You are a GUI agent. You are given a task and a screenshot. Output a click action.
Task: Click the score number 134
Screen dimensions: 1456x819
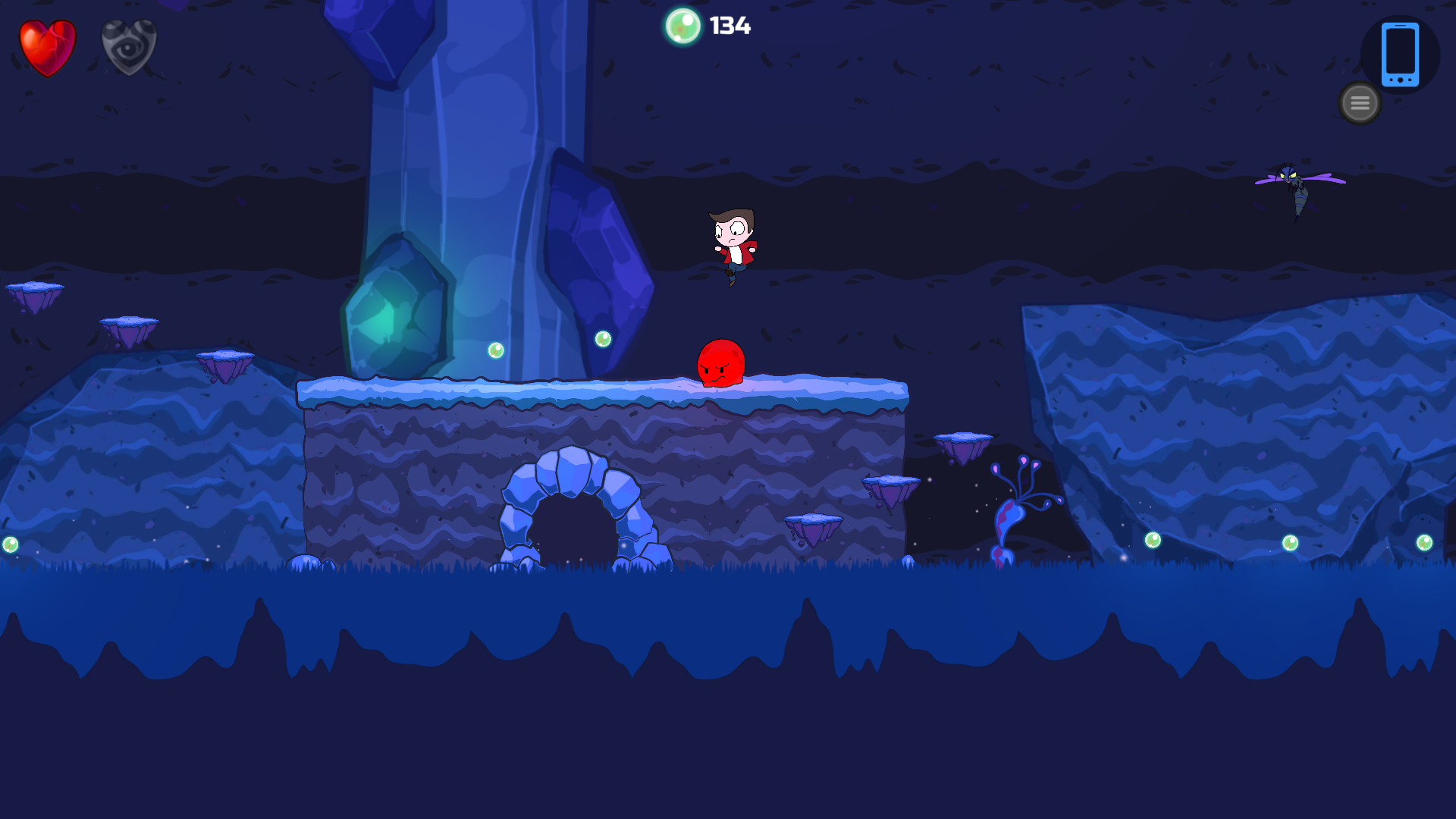[729, 27]
